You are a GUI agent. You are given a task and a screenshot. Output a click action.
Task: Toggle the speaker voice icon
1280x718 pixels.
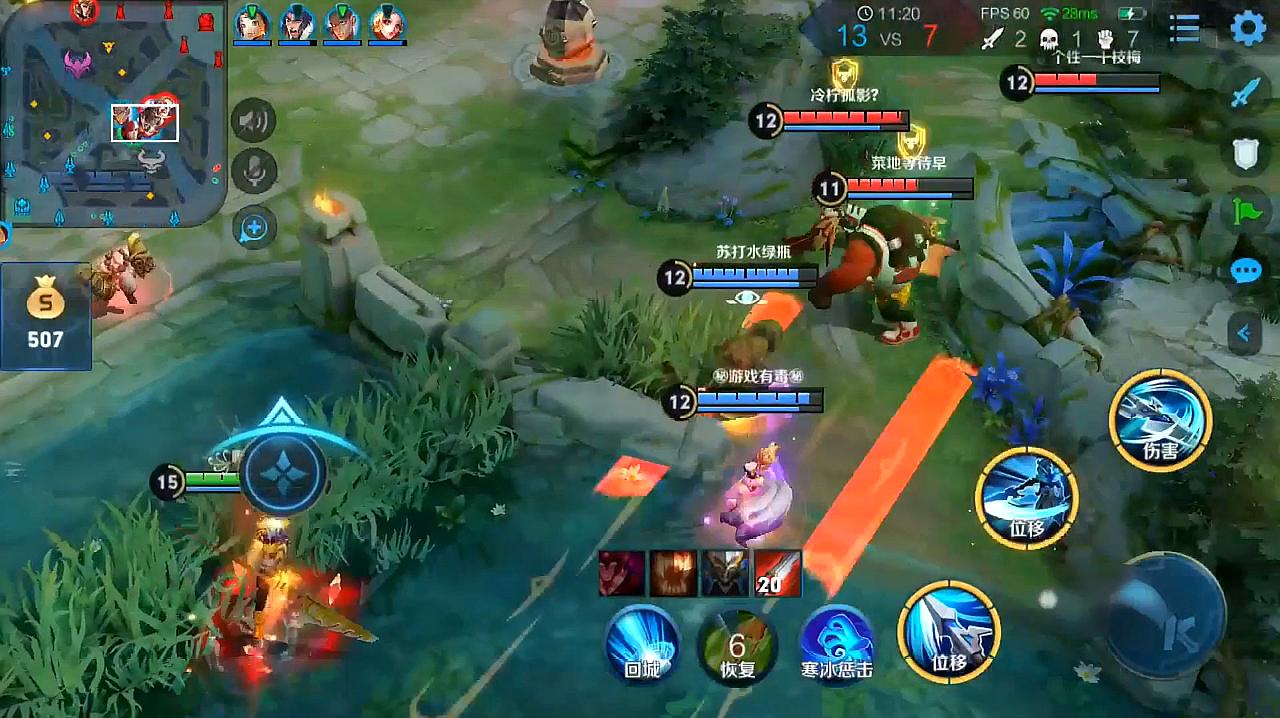point(254,122)
